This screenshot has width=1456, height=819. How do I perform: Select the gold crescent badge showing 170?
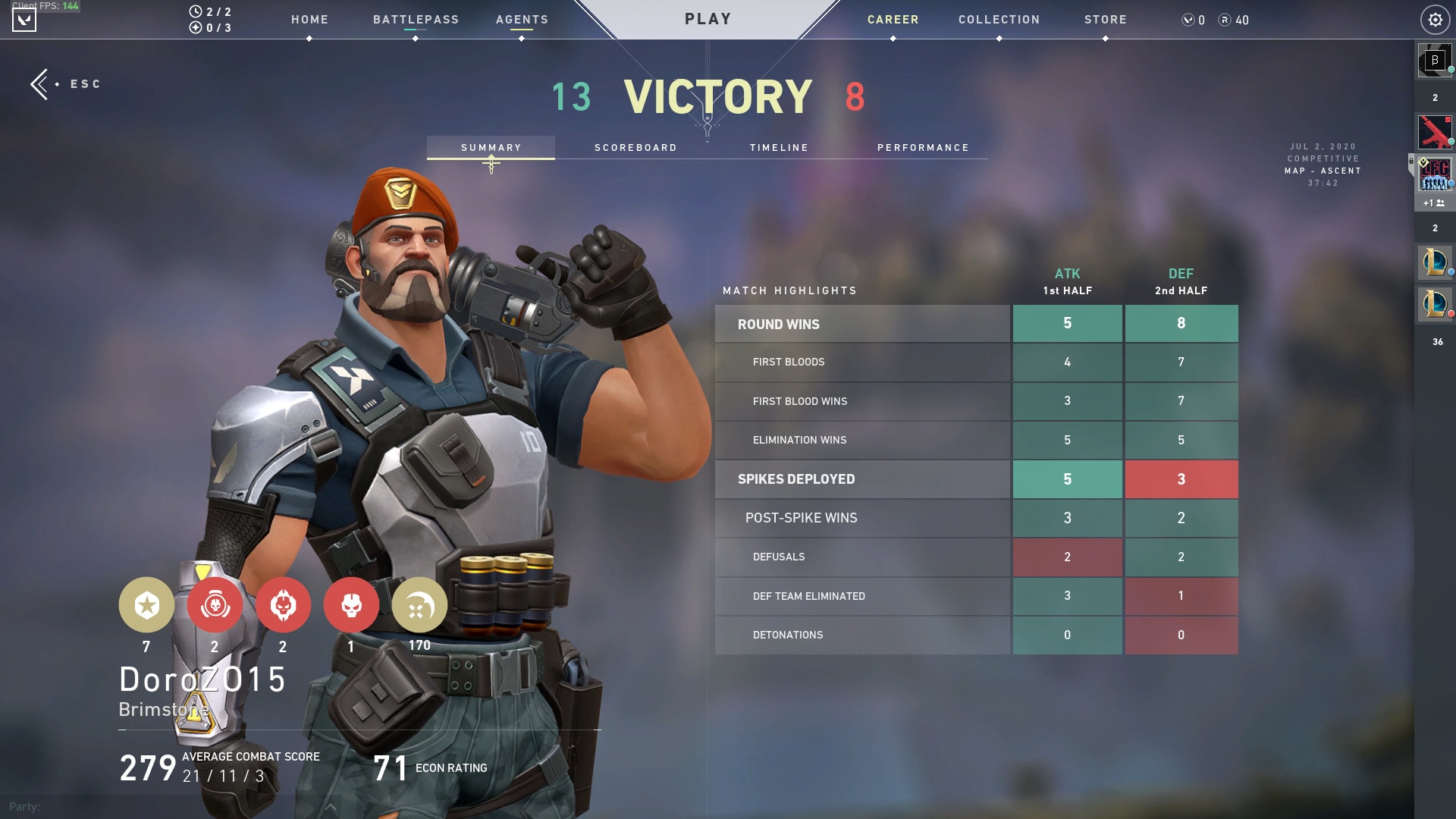point(419,605)
